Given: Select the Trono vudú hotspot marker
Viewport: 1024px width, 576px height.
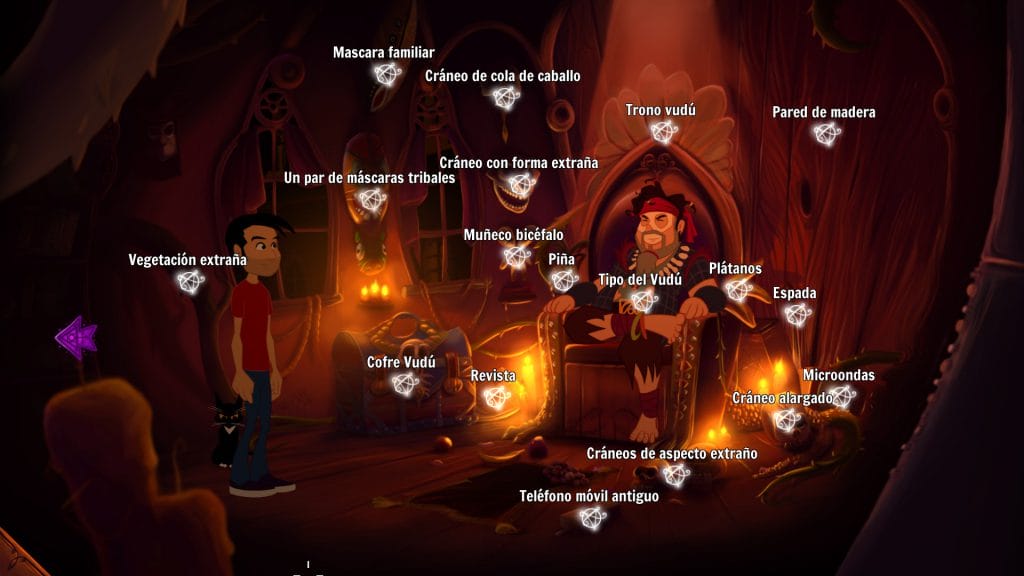Looking at the screenshot, I should click(x=661, y=131).
